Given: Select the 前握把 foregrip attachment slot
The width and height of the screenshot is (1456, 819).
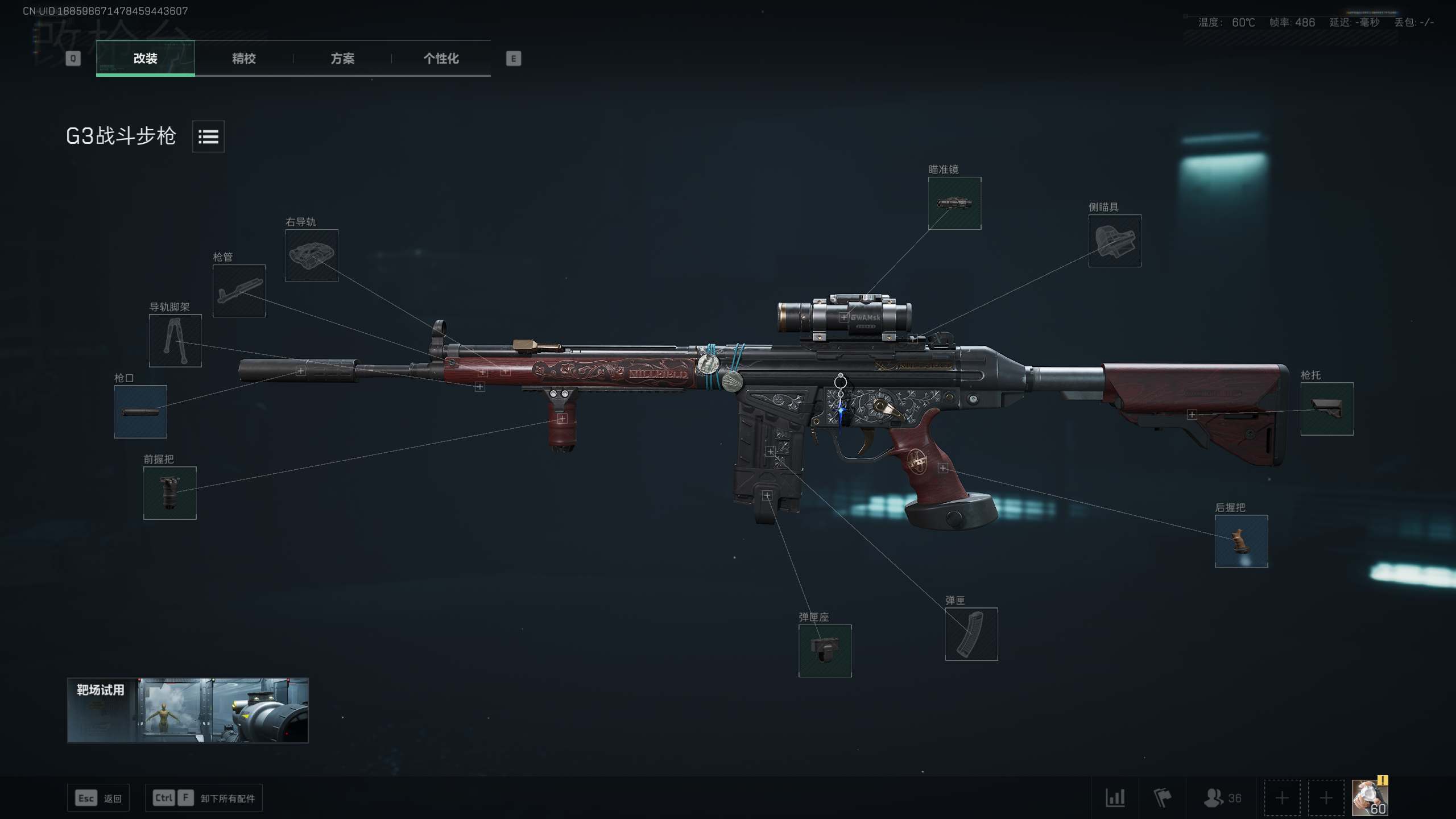Looking at the screenshot, I should click(169, 493).
